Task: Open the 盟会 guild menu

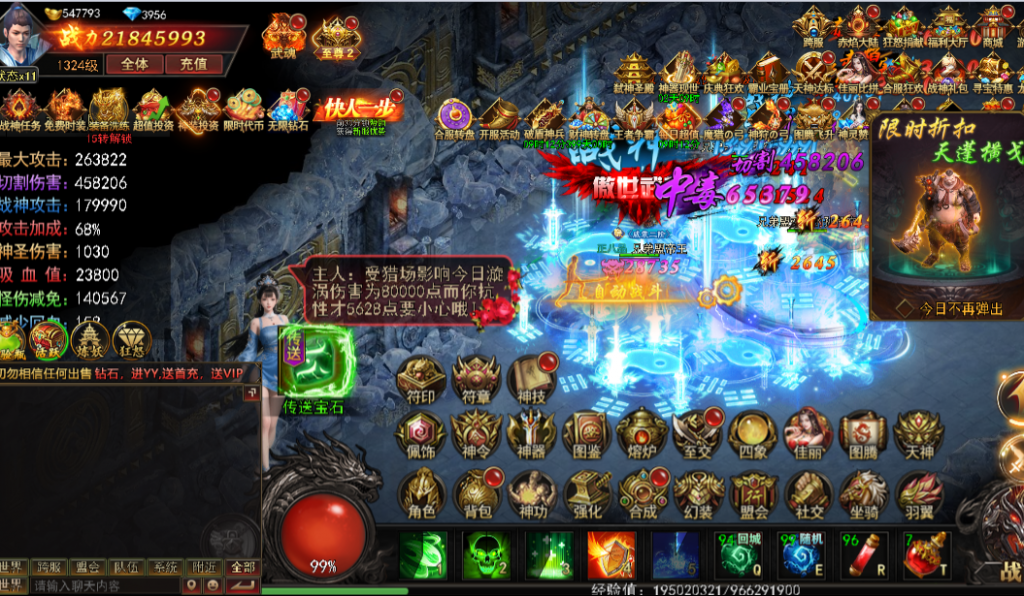Action: click(753, 494)
